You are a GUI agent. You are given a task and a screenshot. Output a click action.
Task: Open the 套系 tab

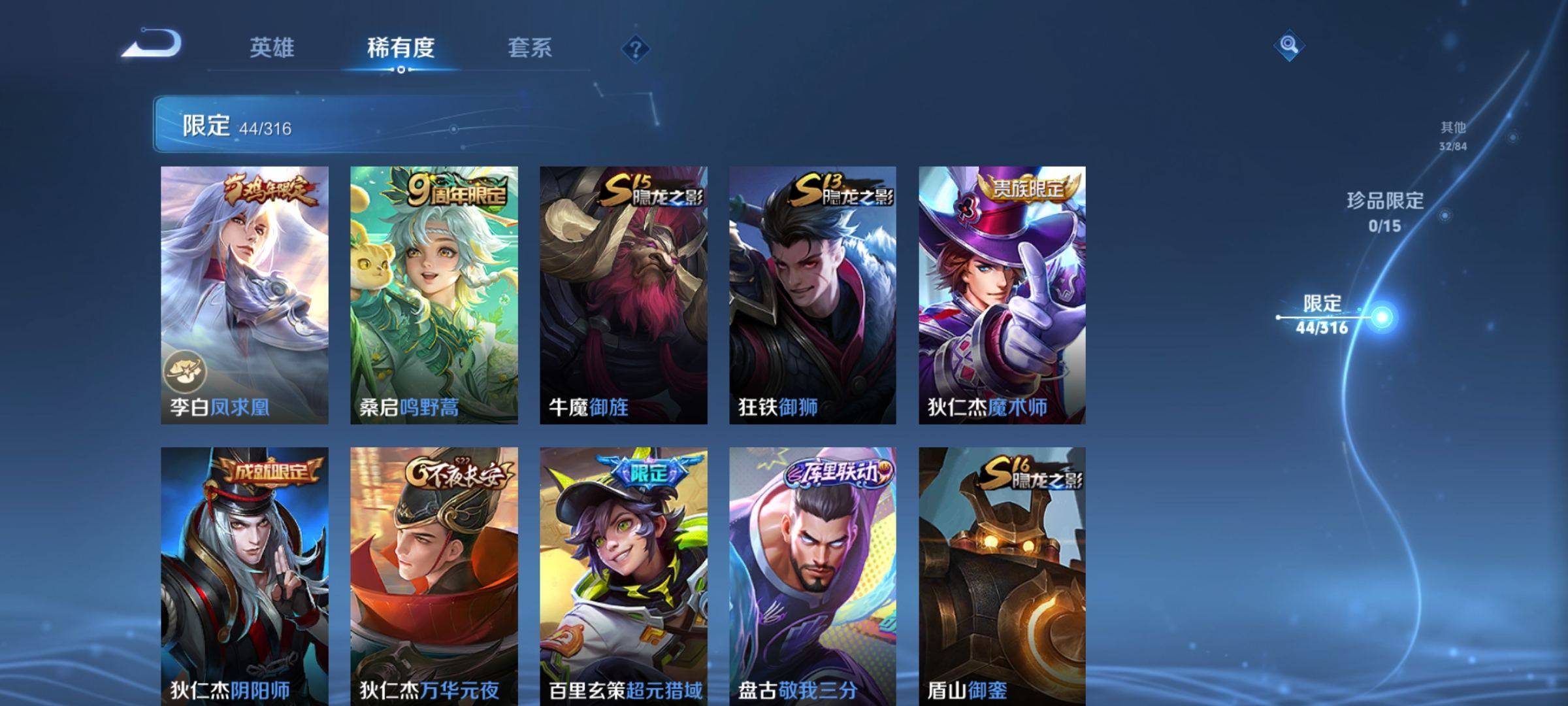click(x=530, y=48)
